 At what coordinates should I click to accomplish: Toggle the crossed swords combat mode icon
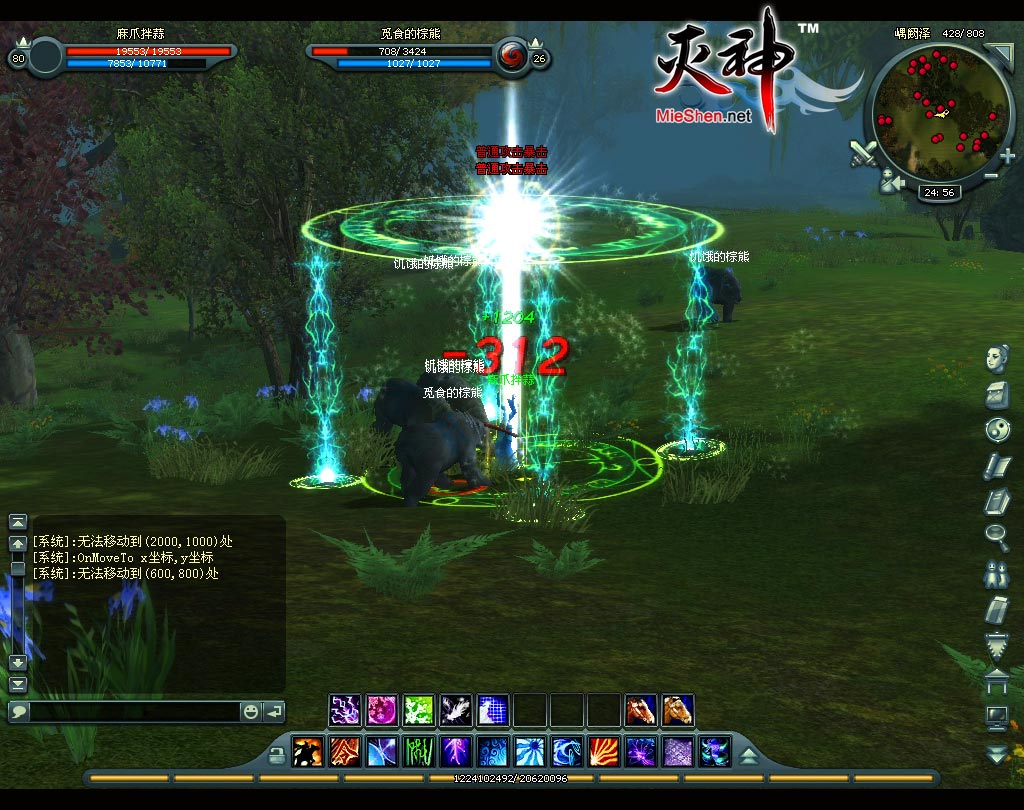pyautogui.click(x=863, y=153)
